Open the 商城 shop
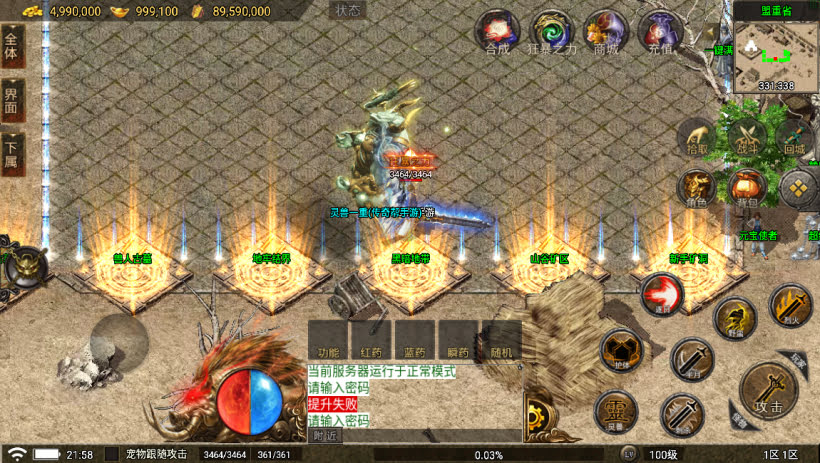The image size is (820, 463). coord(606,32)
